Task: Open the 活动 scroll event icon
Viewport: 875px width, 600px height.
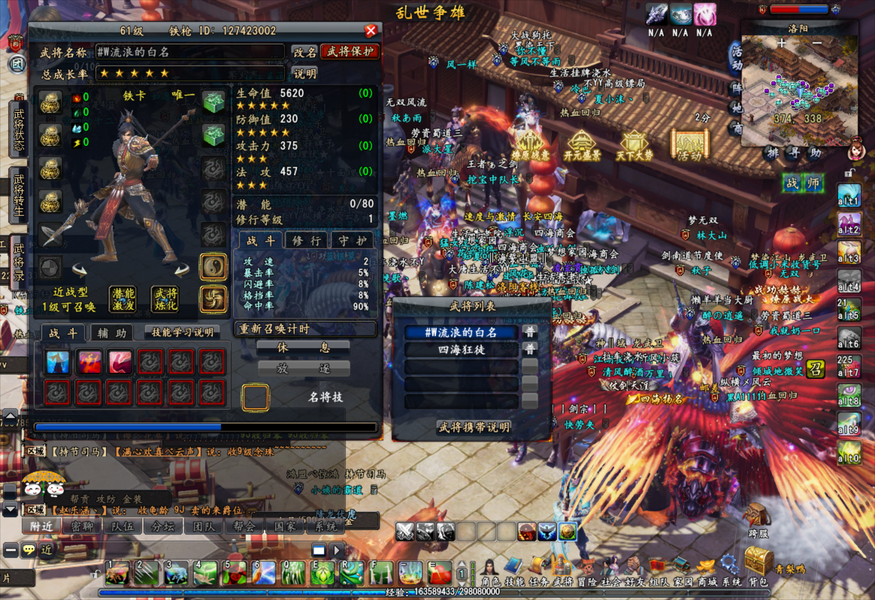Action: click(689, 146)
